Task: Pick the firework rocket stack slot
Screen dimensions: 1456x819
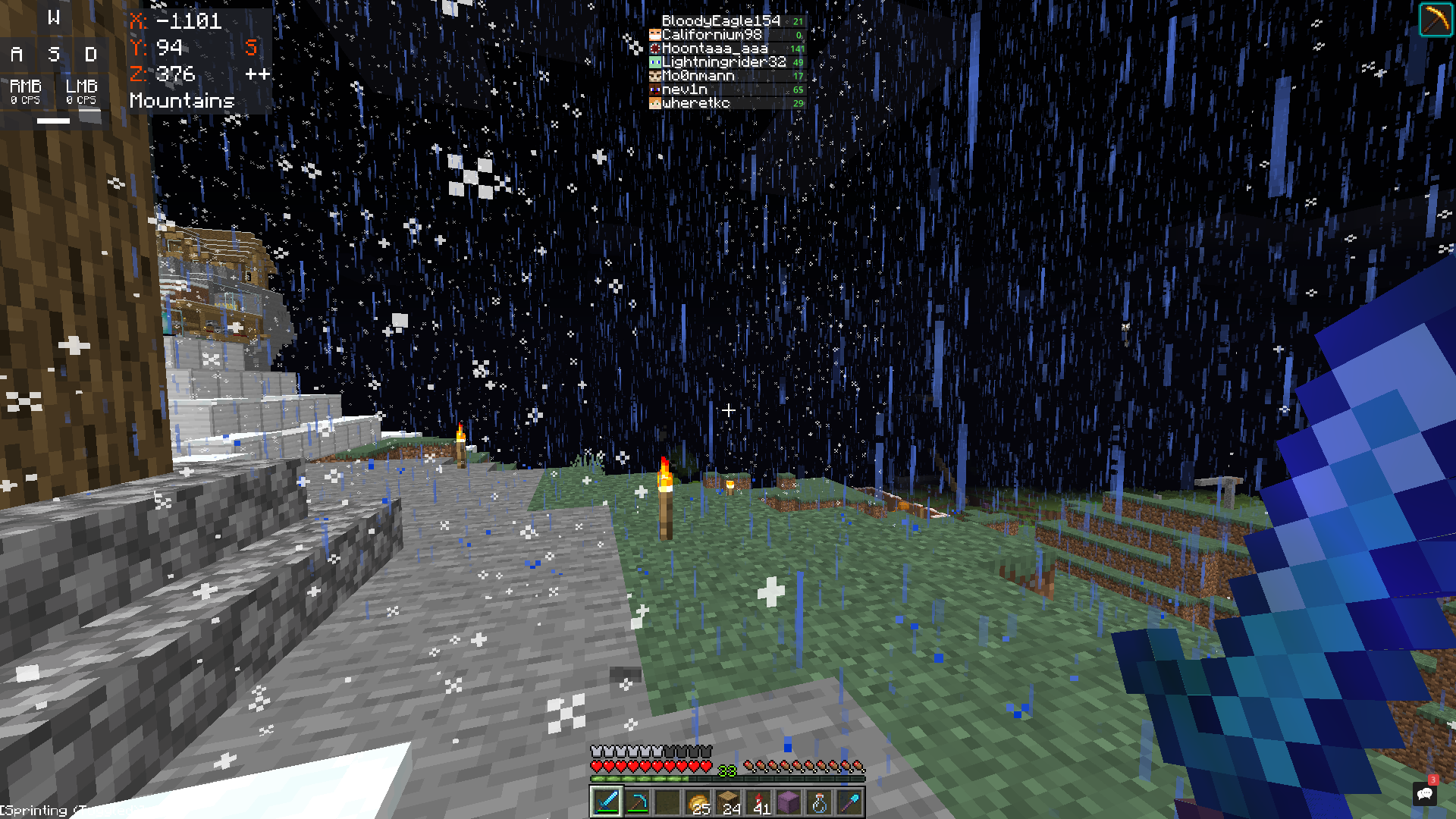Action: pyautogui.click(x=758, y=802)
